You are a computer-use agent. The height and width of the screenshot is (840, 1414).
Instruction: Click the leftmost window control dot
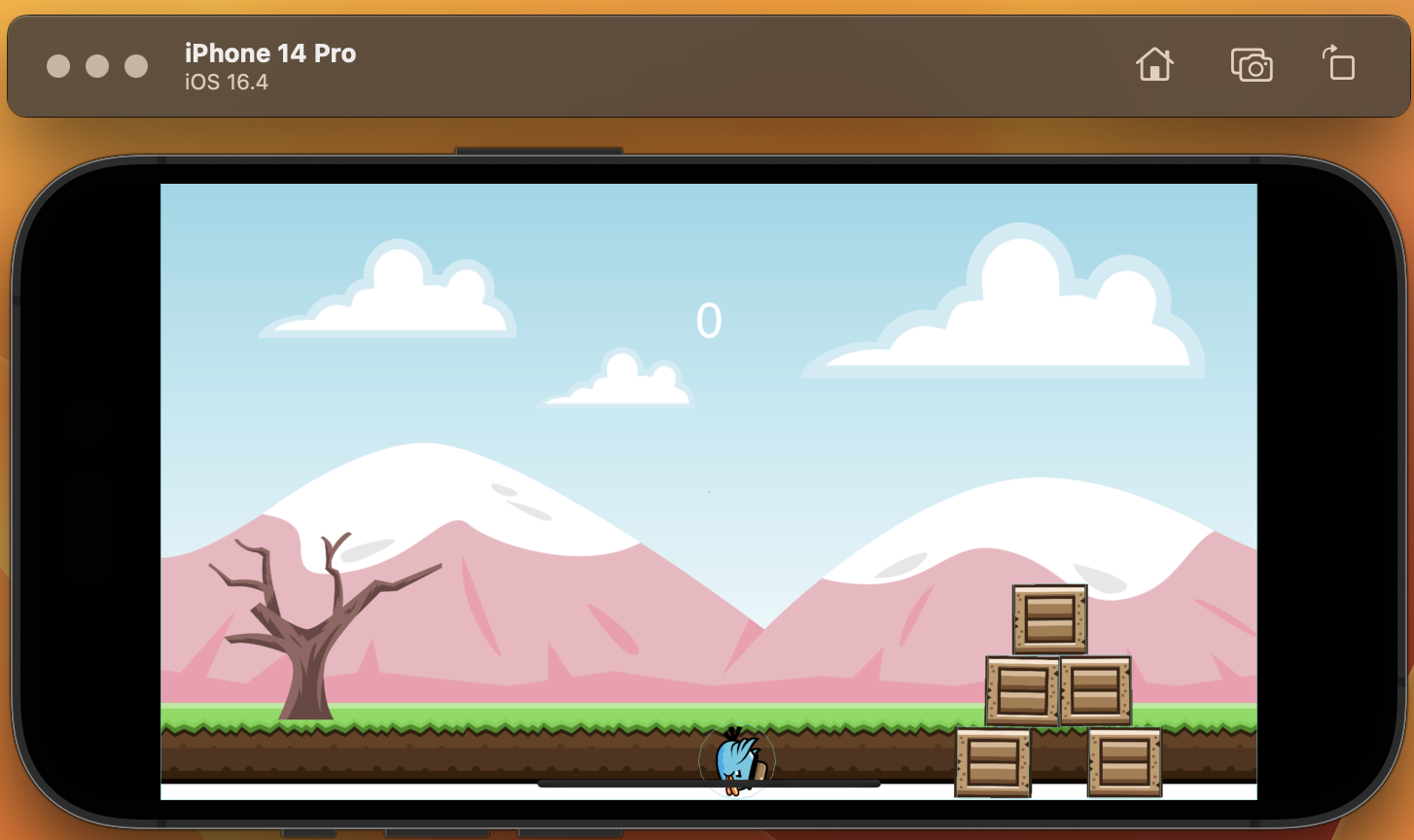pos(60,65)
